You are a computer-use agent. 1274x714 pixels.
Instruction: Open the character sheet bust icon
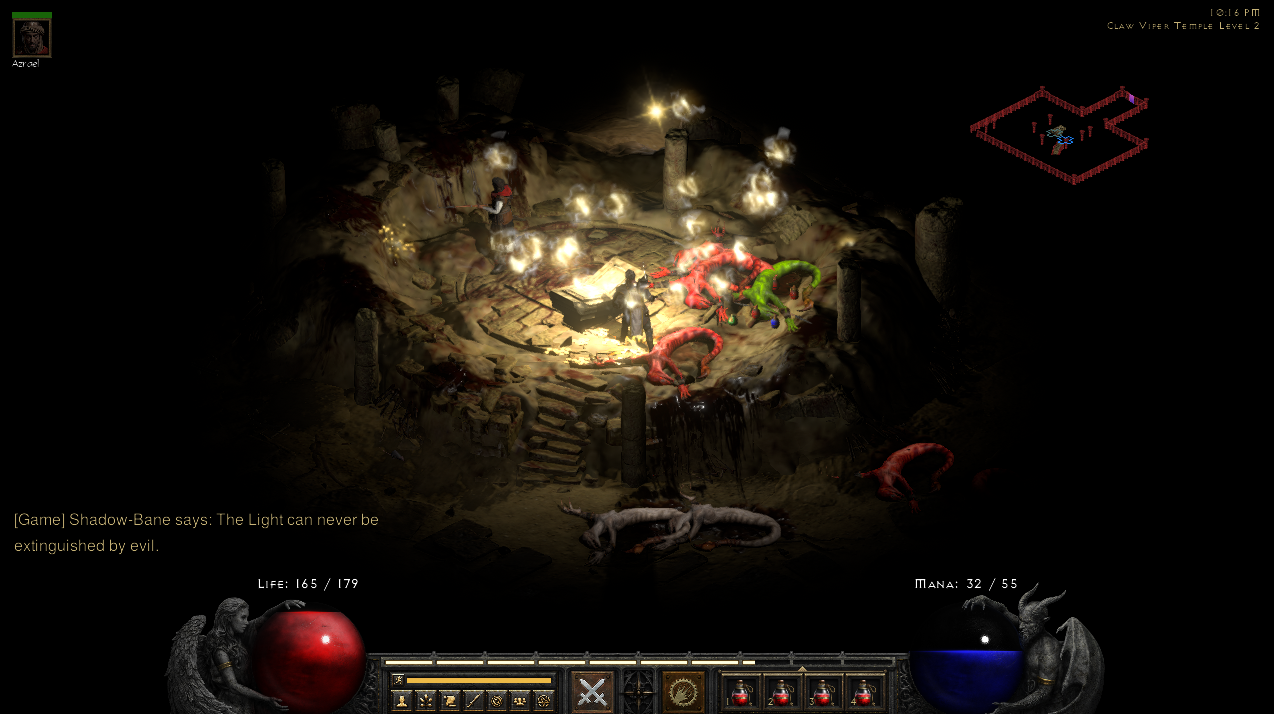[x=402, y=700]
